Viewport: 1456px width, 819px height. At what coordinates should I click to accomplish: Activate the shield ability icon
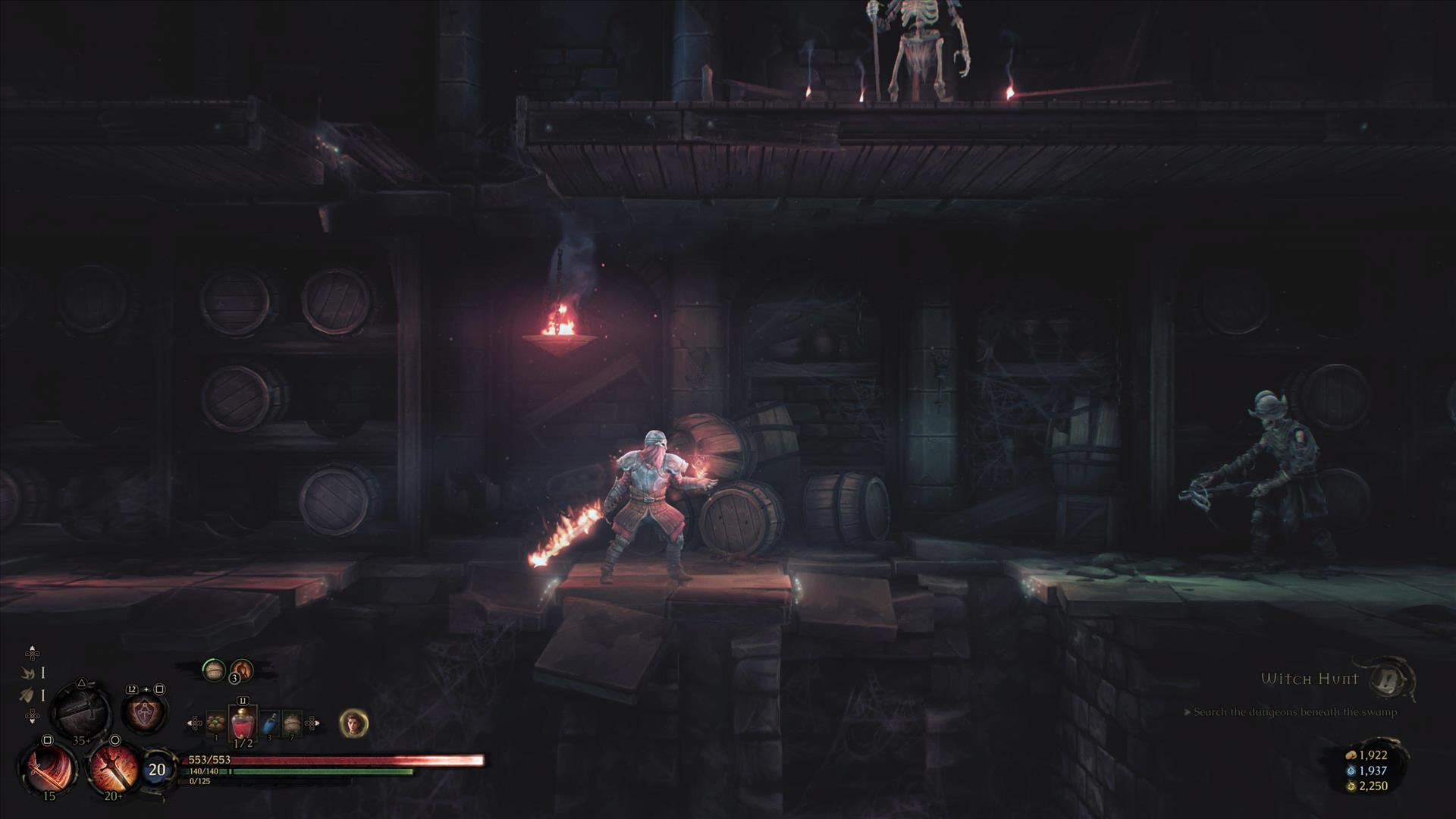pyautogui.click(x=144, y=712)
